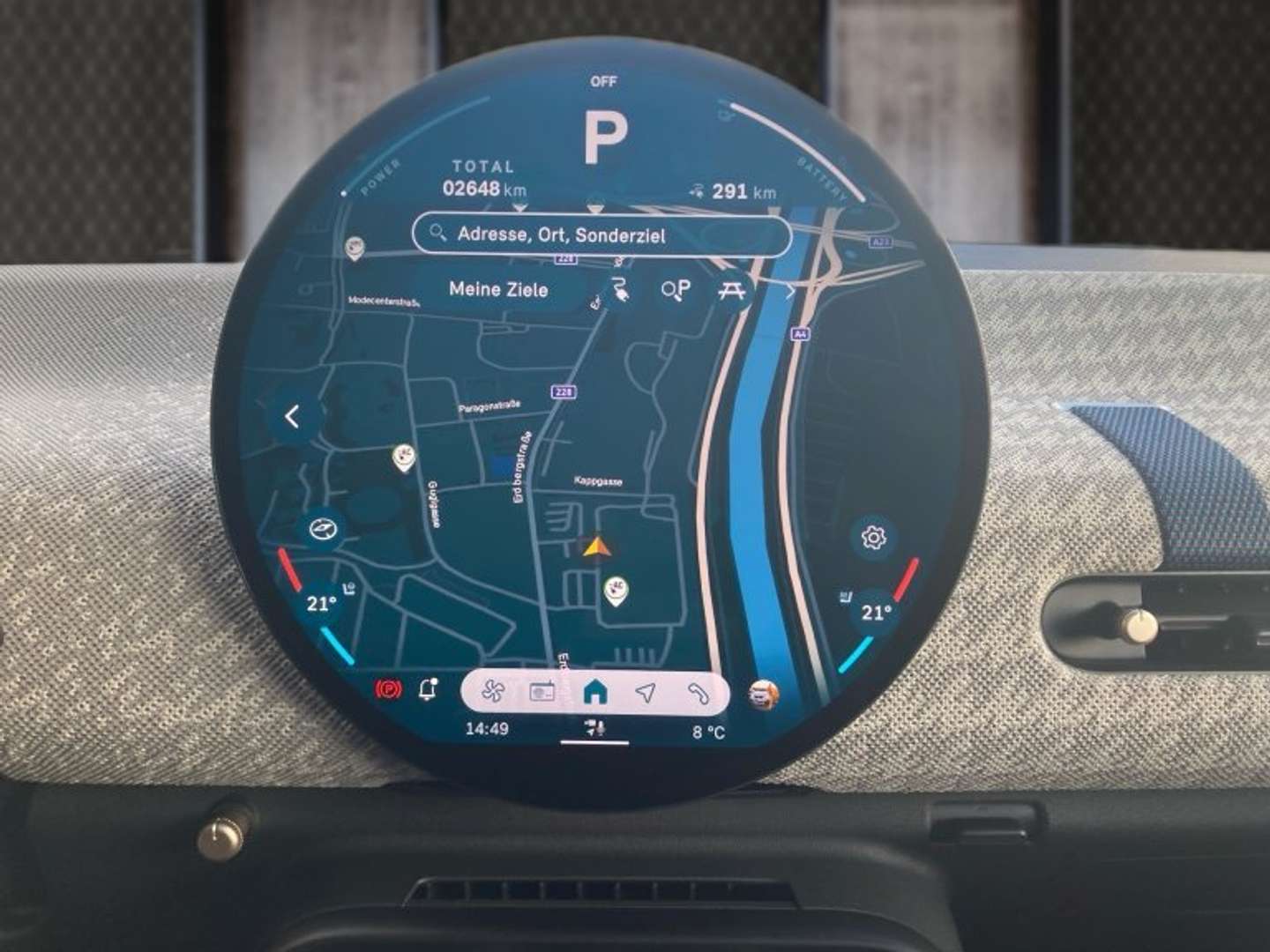
Task: Adjust the left 21° temperature control
Action: 321,604
